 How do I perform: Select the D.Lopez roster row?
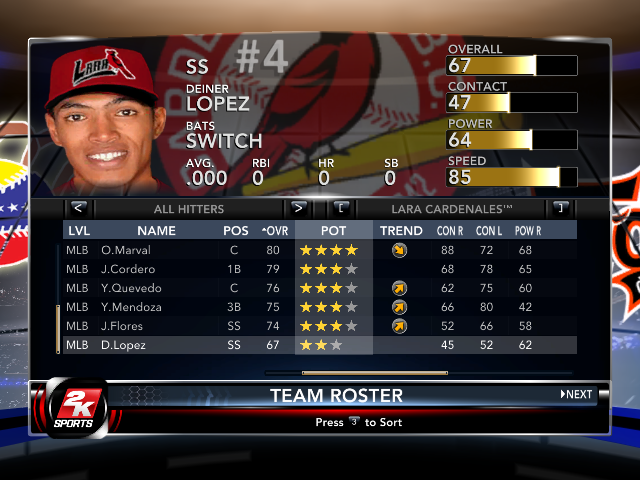(x=124, y=345)
